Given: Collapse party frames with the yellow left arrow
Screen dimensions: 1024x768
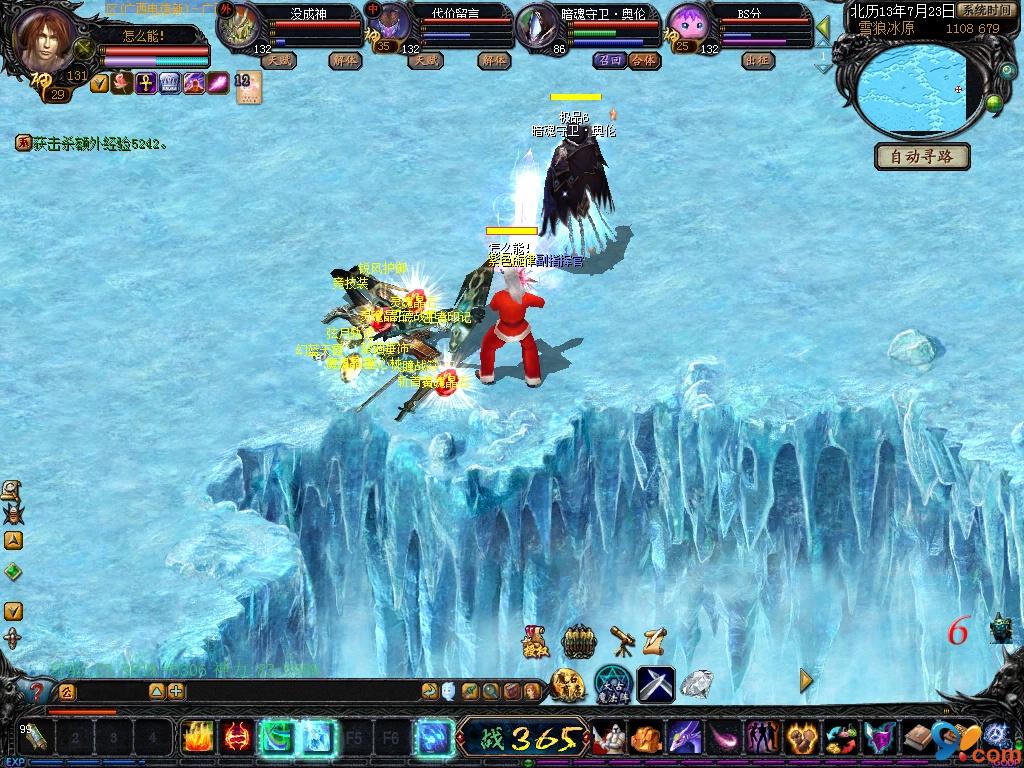Looking at the screenshot, I should click(824, 27).
